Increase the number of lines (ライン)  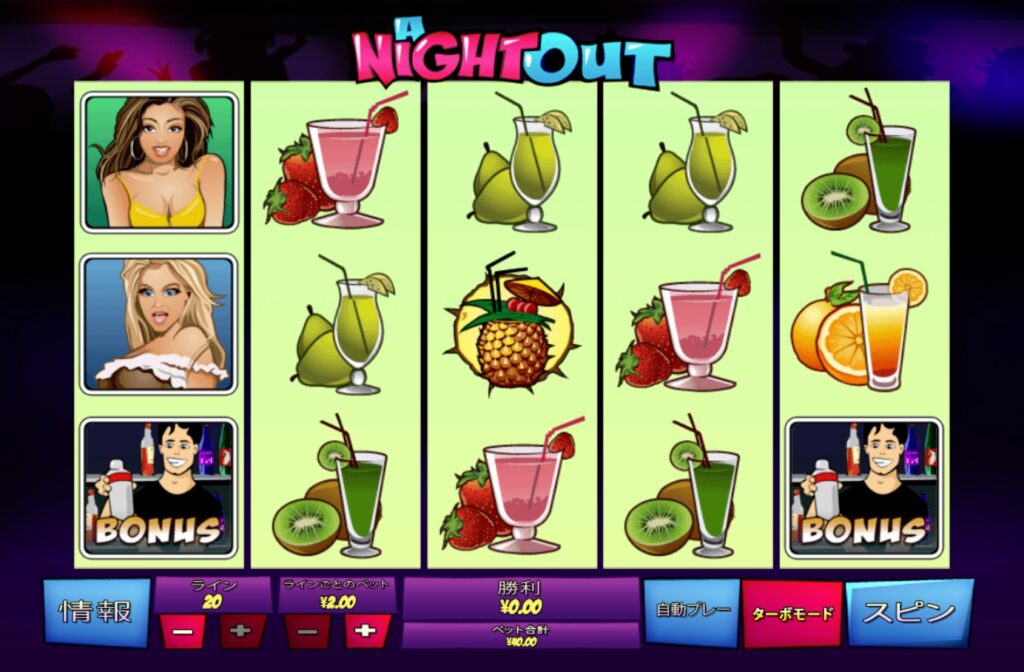pos(243,632)
